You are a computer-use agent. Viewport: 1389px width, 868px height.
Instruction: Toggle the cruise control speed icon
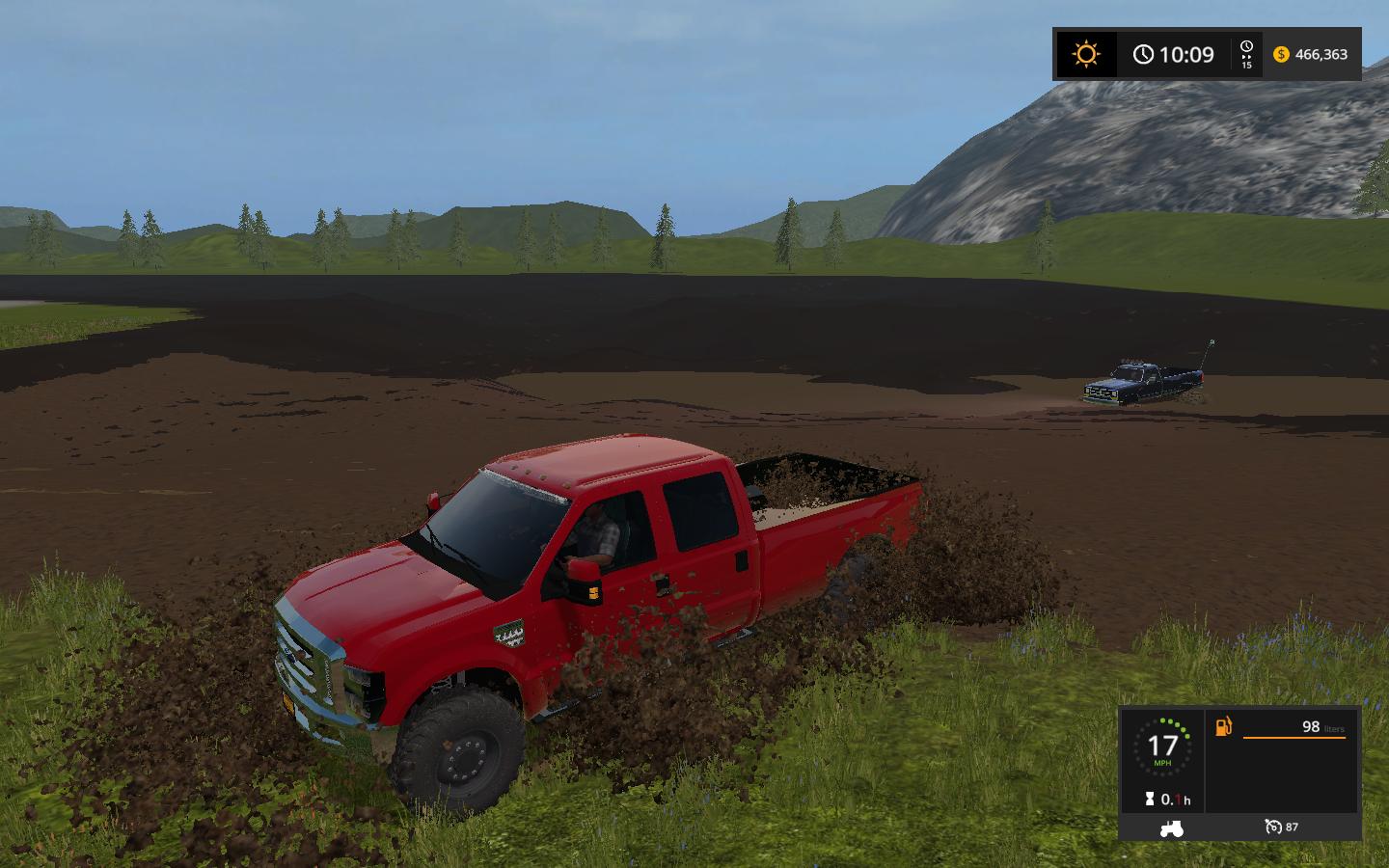coord(1273,827)
